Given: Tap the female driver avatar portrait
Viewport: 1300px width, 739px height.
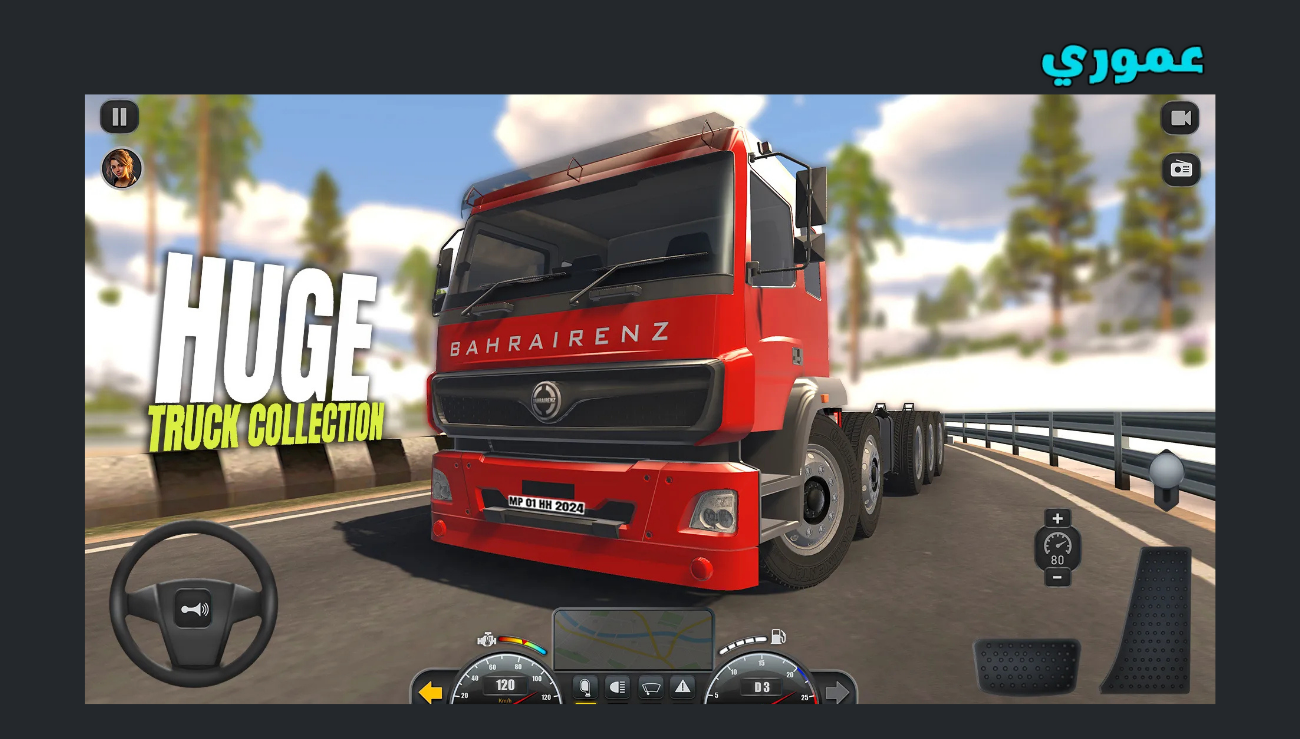Looking at the screenshot, I should point(120,166).
